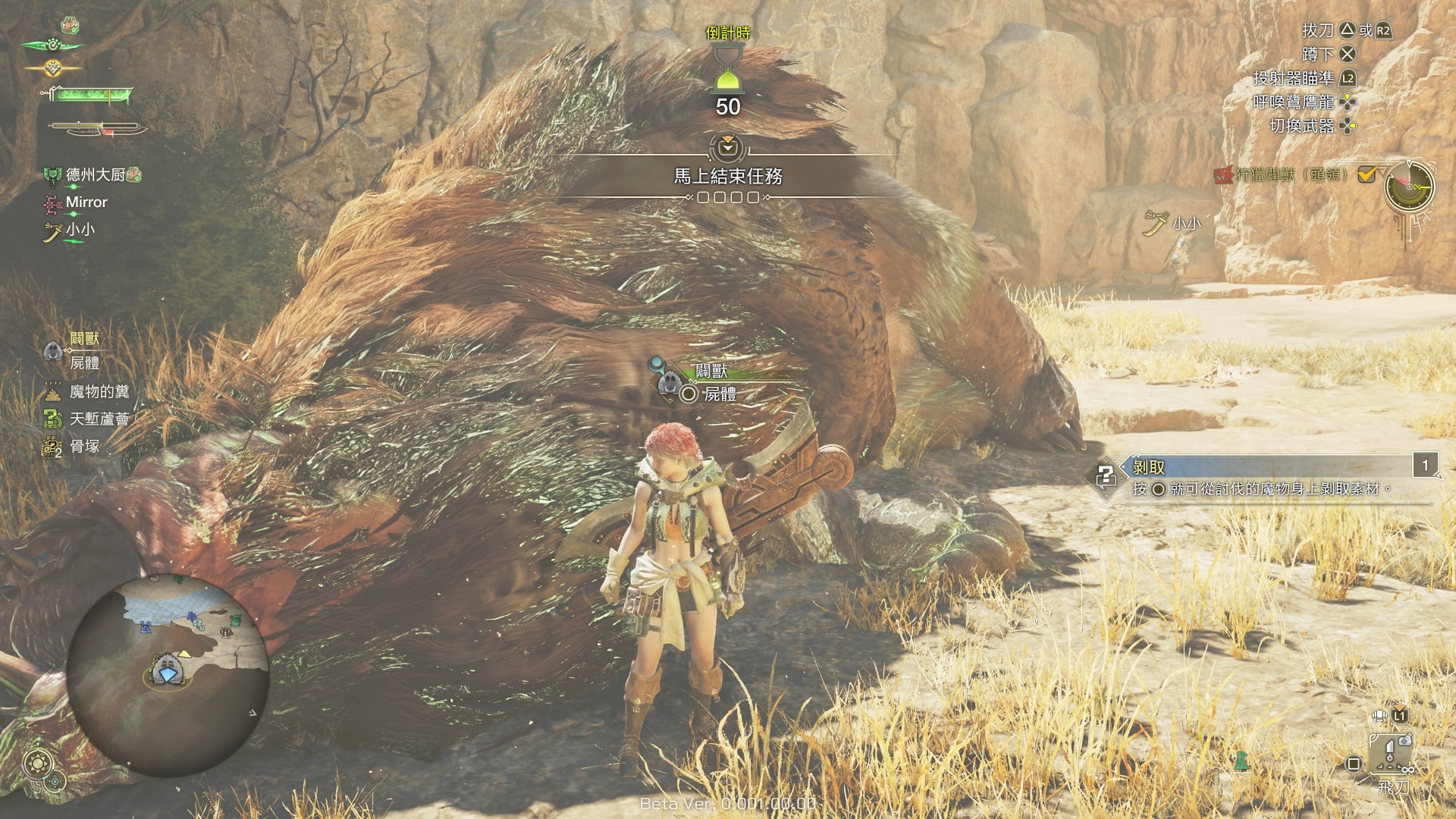
Task: Click the quest timer clock icon
Action: (1409, 187)
